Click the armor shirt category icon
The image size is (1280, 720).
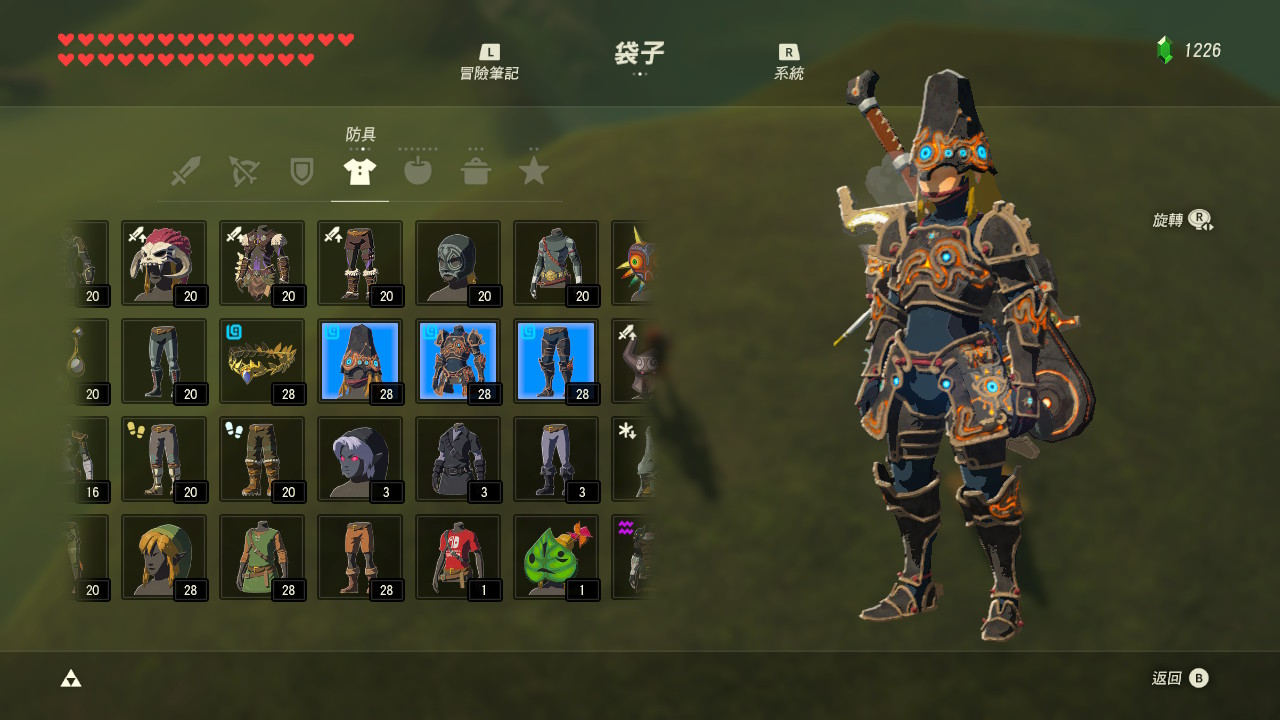click(359, 170)
